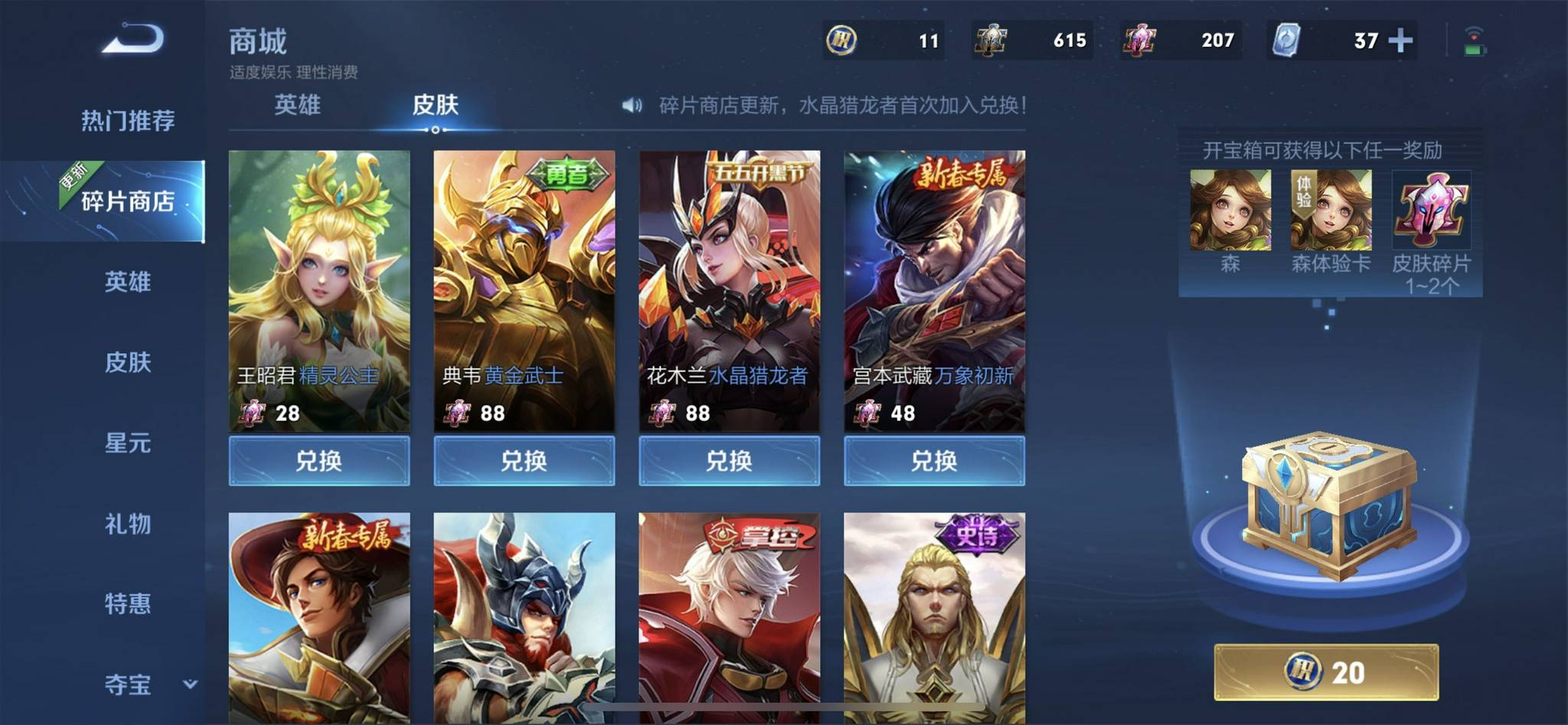Screen dimensions: 1568x725
Task: Switch to the 英雄 tab at top
Action: click(297, 105)
